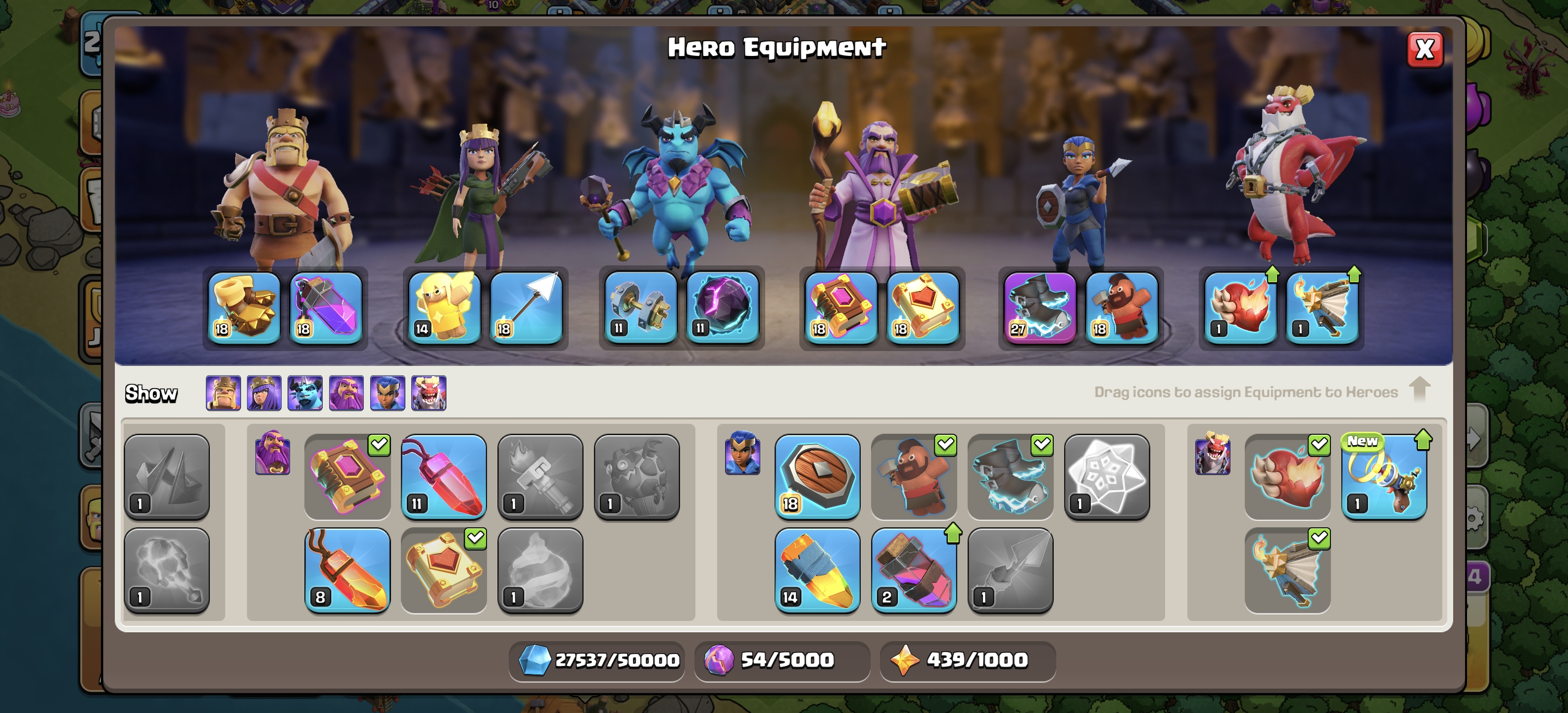This screenshot has width=1568, height=713.
Task: Pick the equipped Dark Orb slot
Action: click(723, 308)
